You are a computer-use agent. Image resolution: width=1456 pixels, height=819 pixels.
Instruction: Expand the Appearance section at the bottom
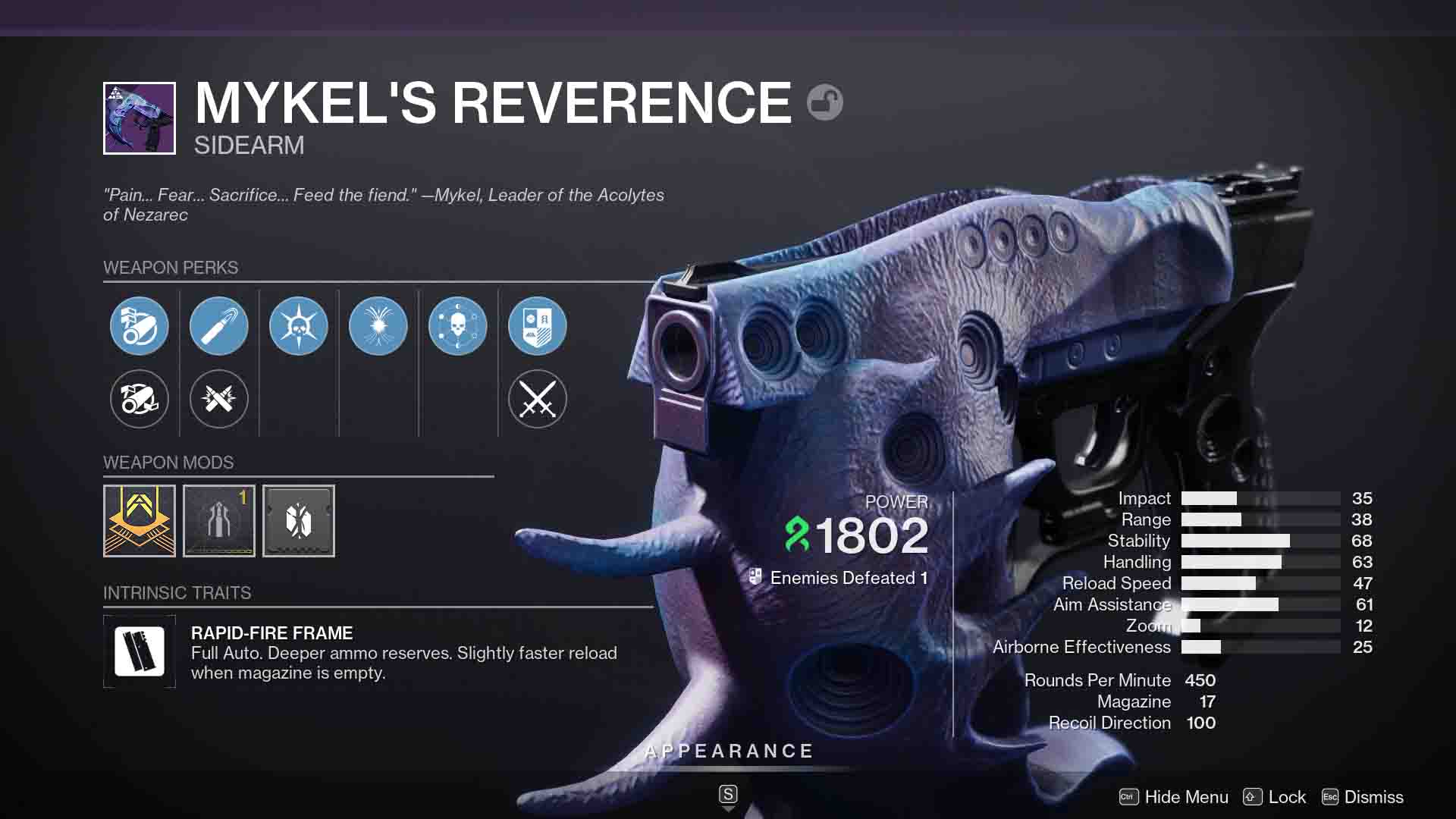[728, 751]
